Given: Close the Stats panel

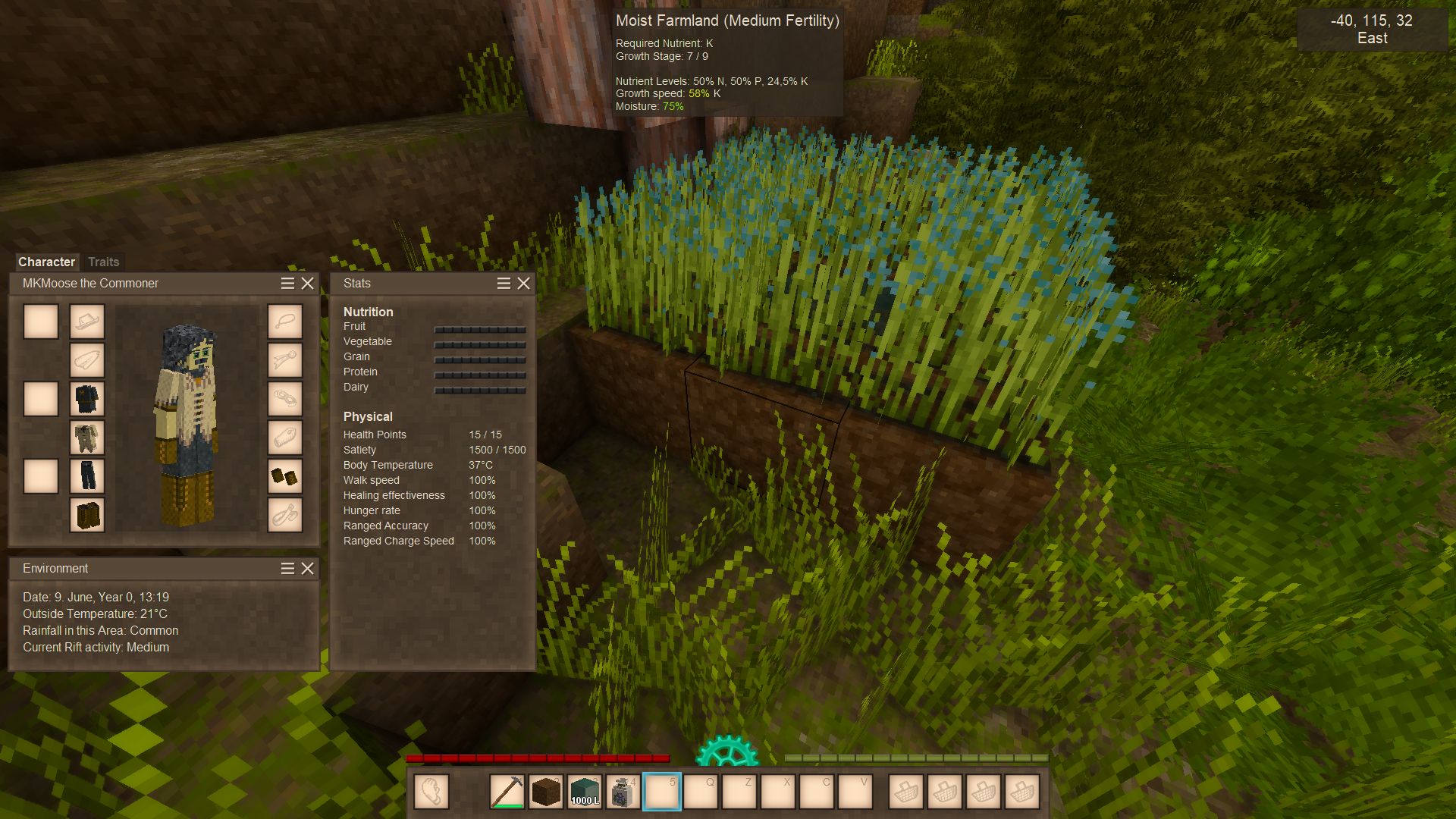Looking at the screenshot, I should click(x=523, y=283).
